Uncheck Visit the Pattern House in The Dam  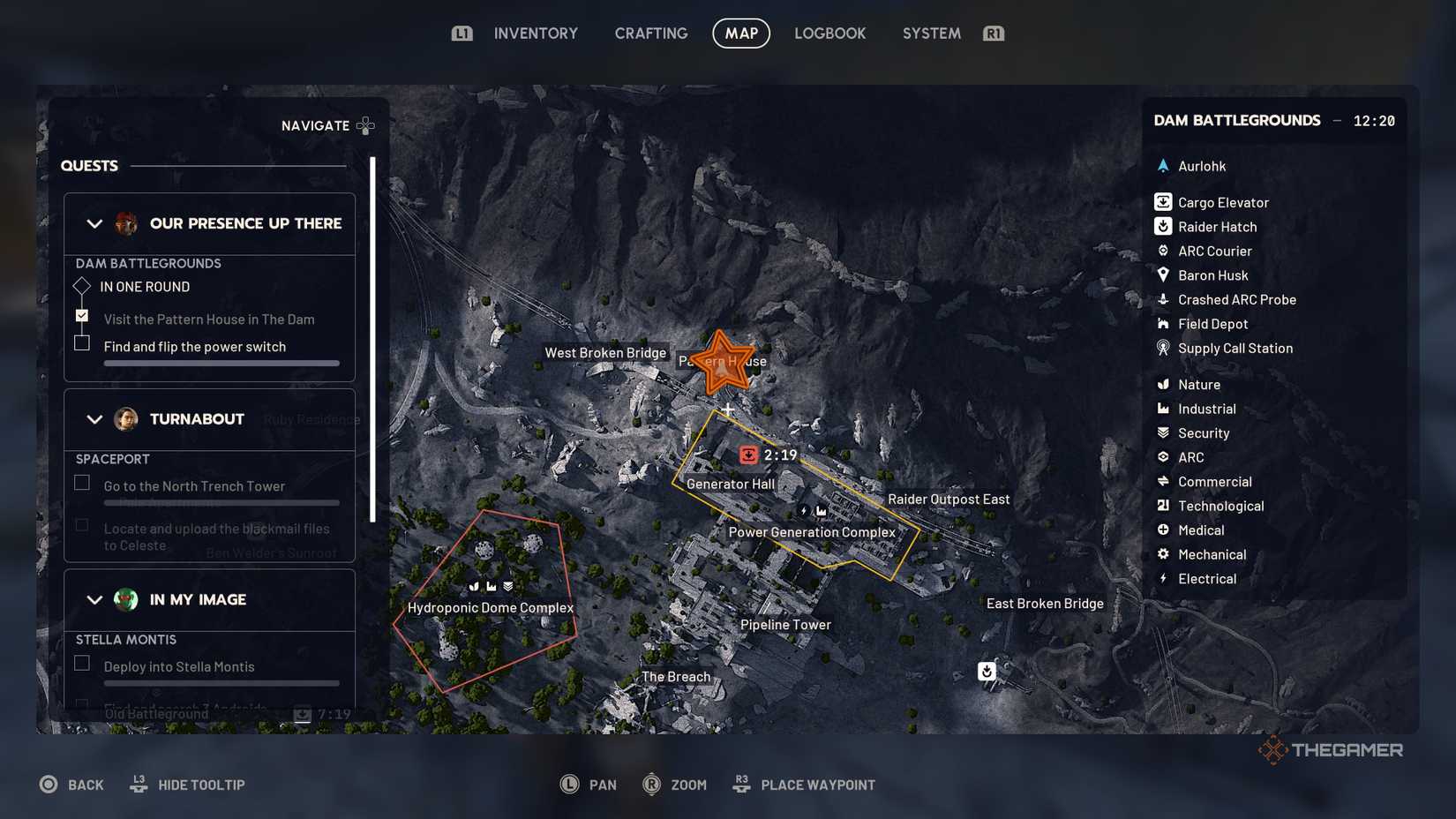pyautogui.click(x=82, y=315)
